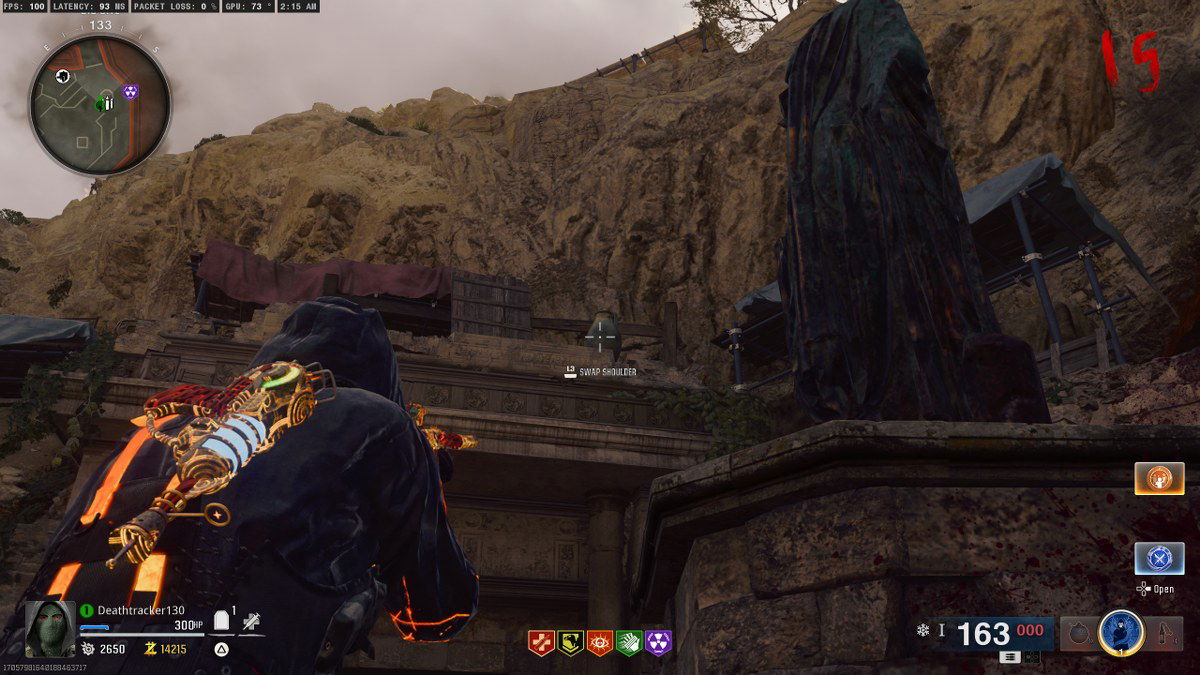Image resolution: width=1200 pixels, height=675 pixels.
Task: Select the purple radiation marker on minimap
Action: click(x=131, y=92)
